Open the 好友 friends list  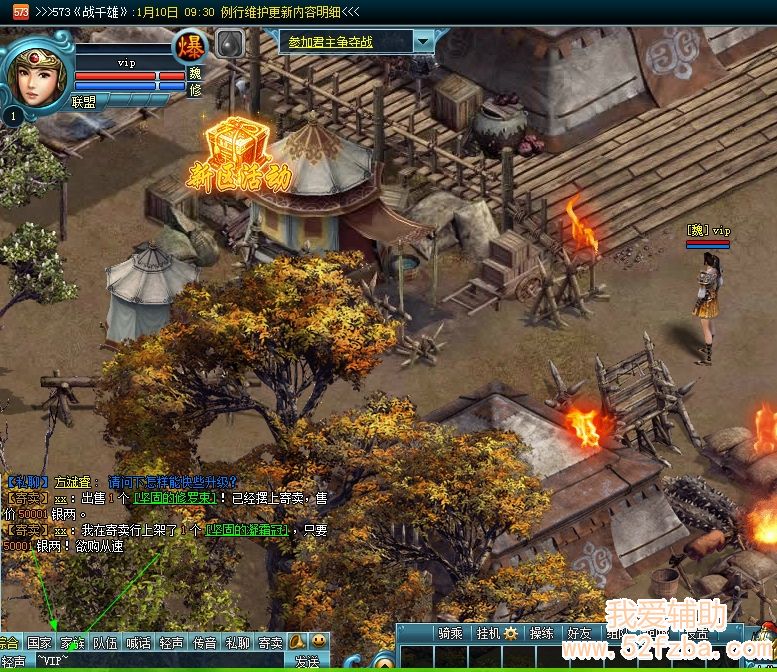[579, 633]
